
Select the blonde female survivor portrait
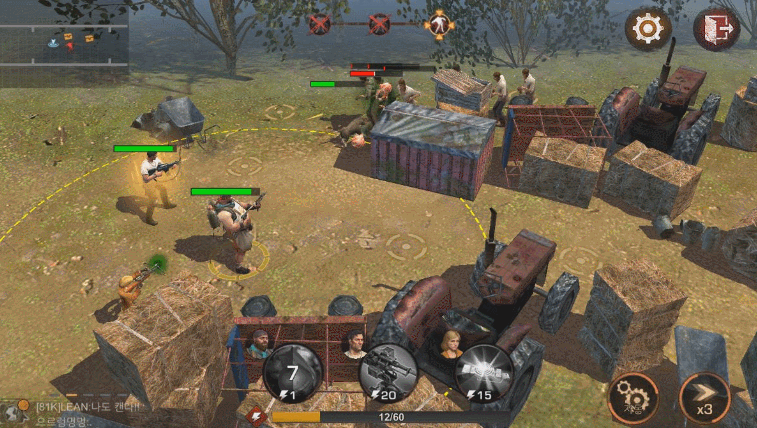click(449, 341)
